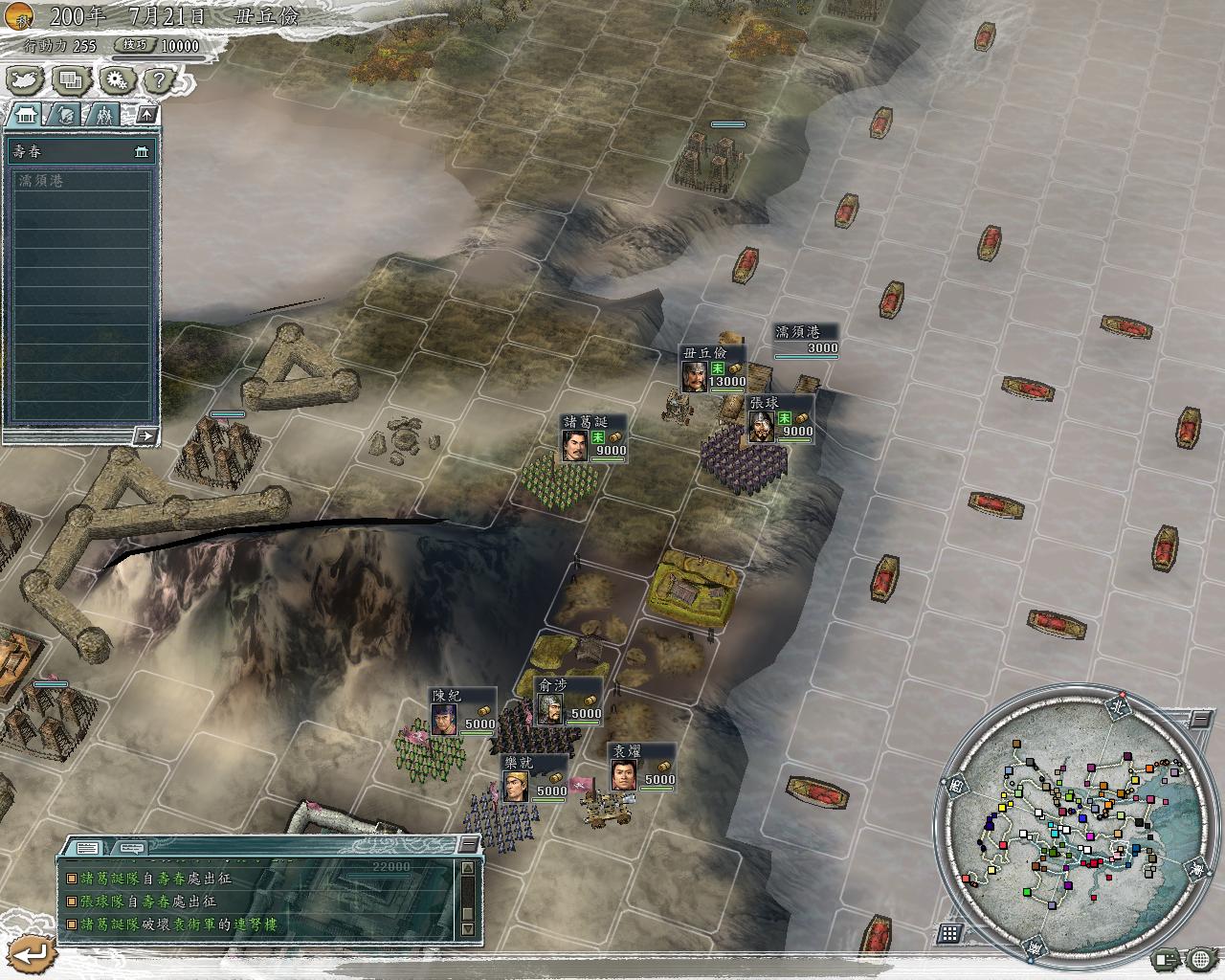The width and height of the screenshot is (1225, 980).
Task: Open the China map overview button
Action: 27,80
